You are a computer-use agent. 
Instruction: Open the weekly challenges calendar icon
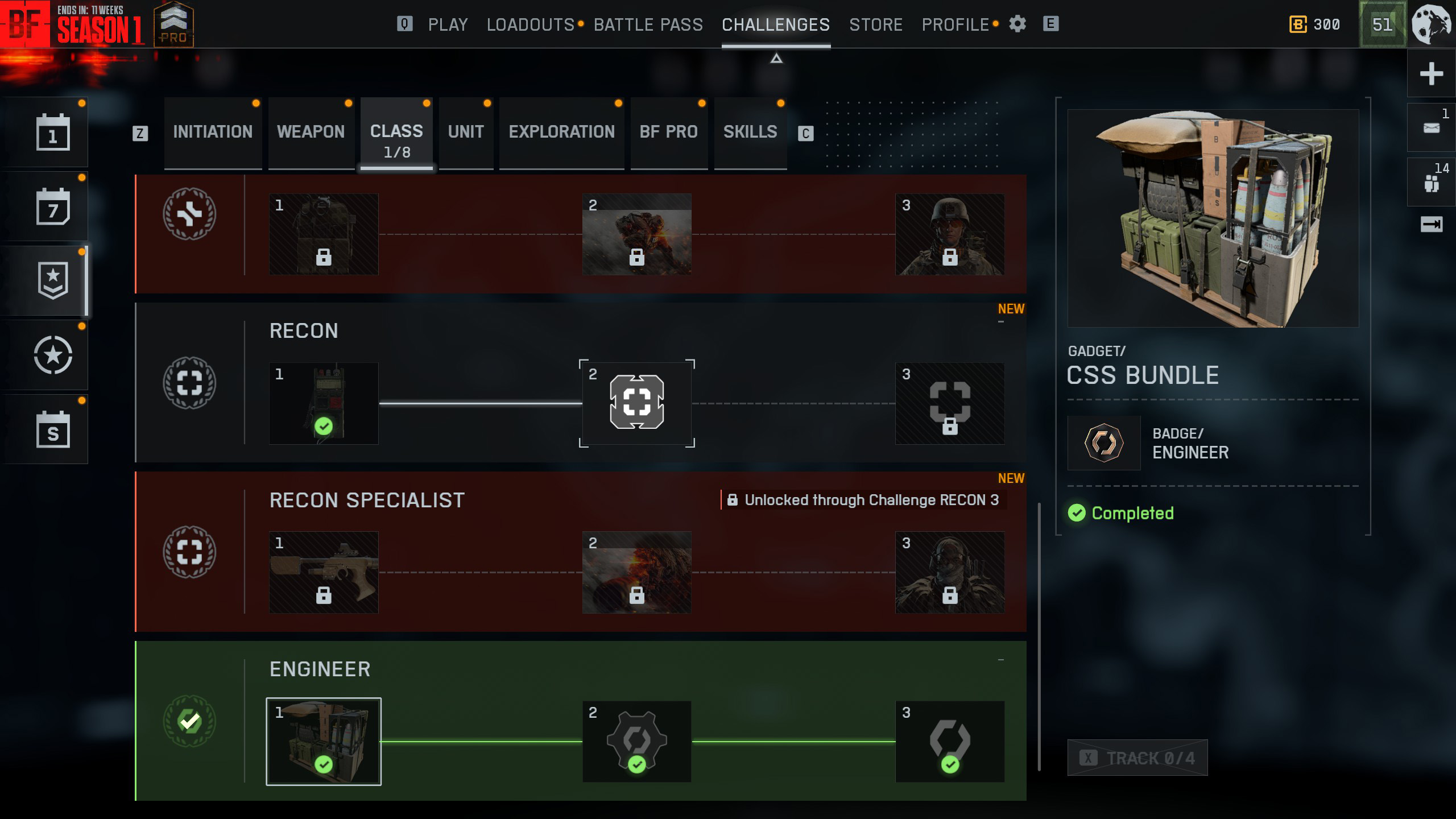[x=53, y=207]
